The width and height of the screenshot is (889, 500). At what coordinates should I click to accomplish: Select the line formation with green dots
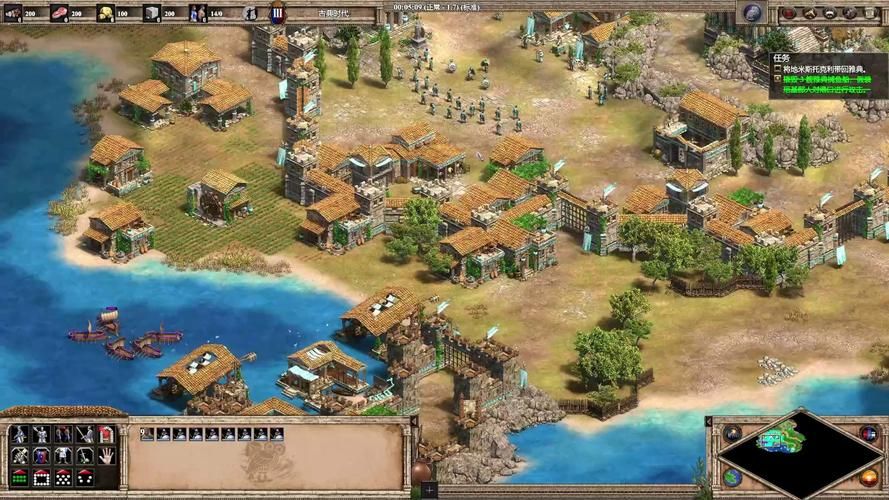[x=18, y=477]
